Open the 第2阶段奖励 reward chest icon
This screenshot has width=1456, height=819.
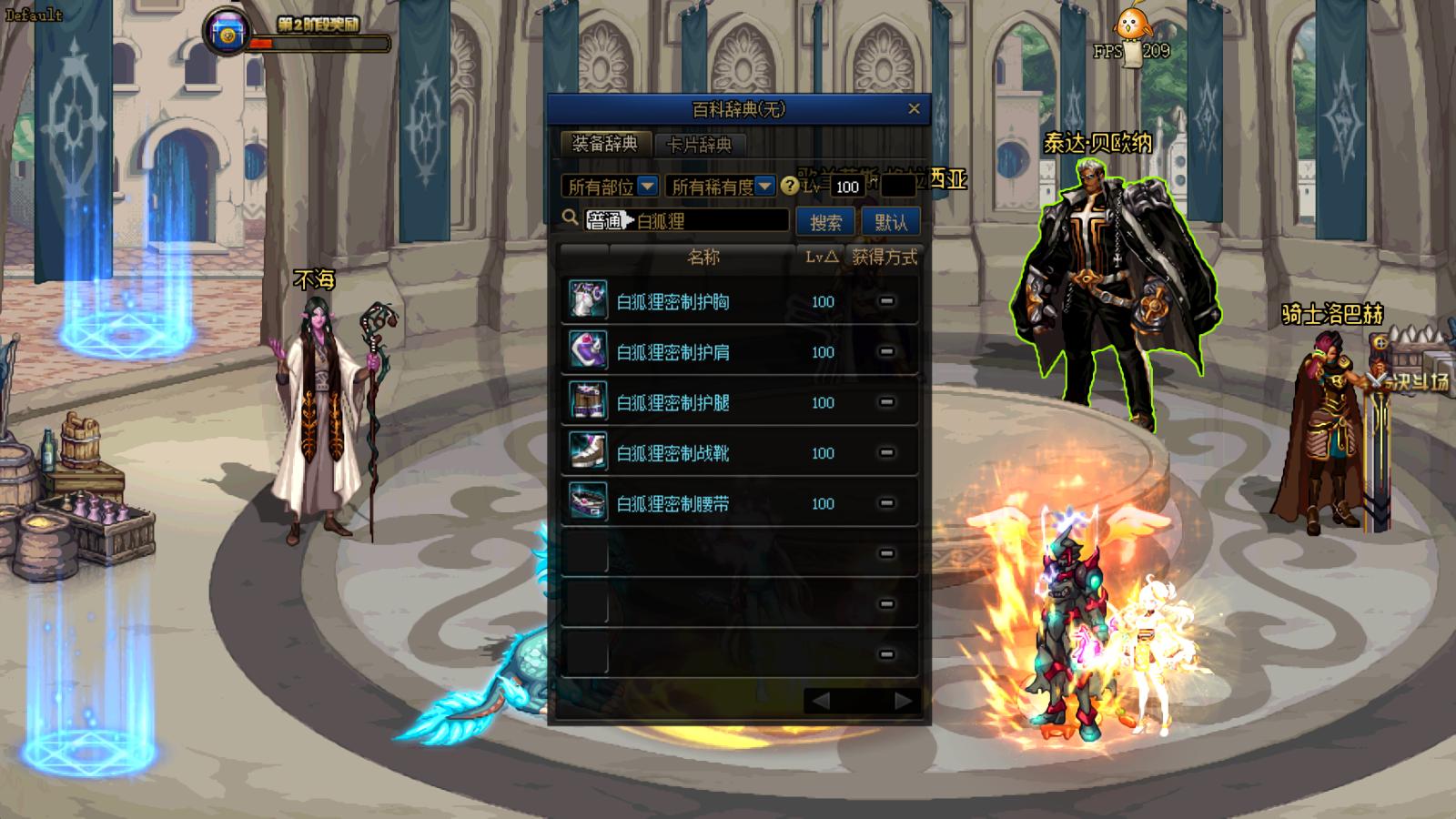coord(225,33)
